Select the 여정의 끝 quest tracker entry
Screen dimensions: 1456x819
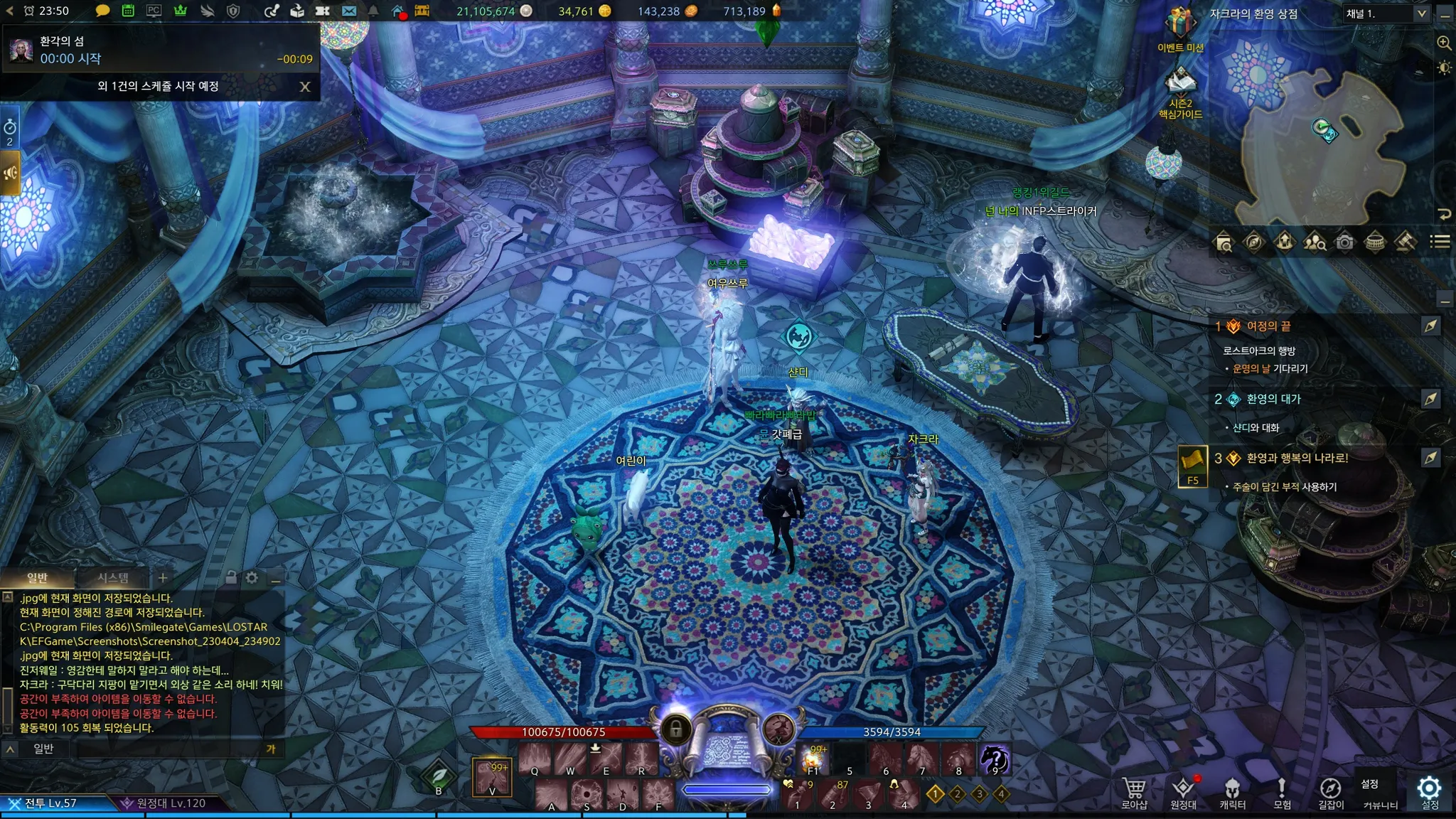click(x=1268, y=326)
